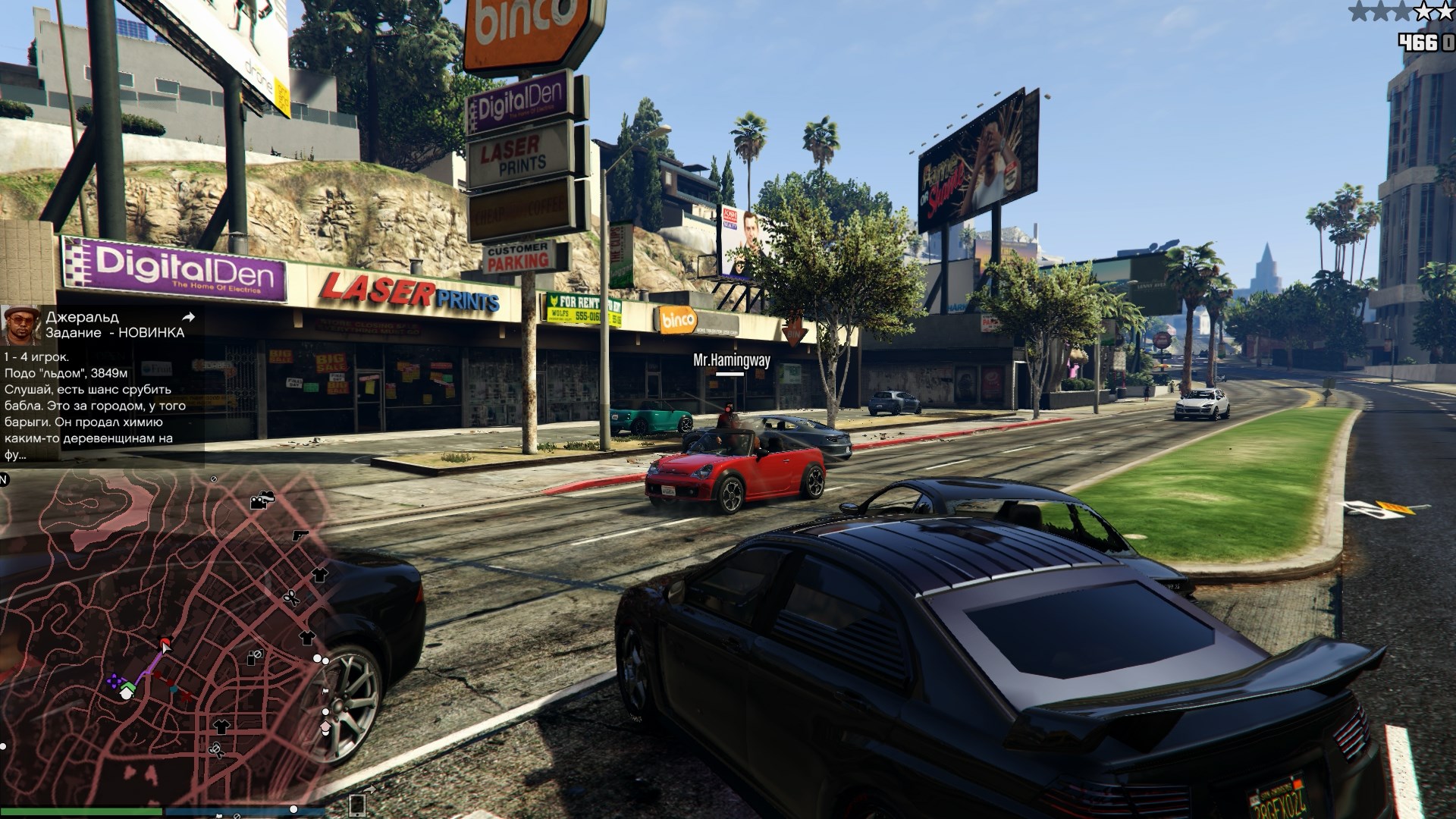Select the purple flower marker on minimap
The image size is (1456, 819).
click(114, 681)
